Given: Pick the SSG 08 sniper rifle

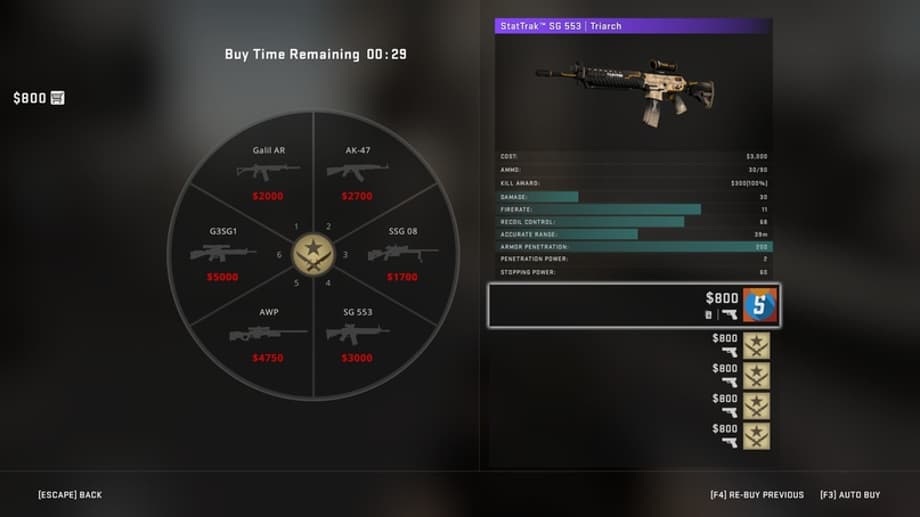Looking at the screenshot, I should click(x=402, y=254).
